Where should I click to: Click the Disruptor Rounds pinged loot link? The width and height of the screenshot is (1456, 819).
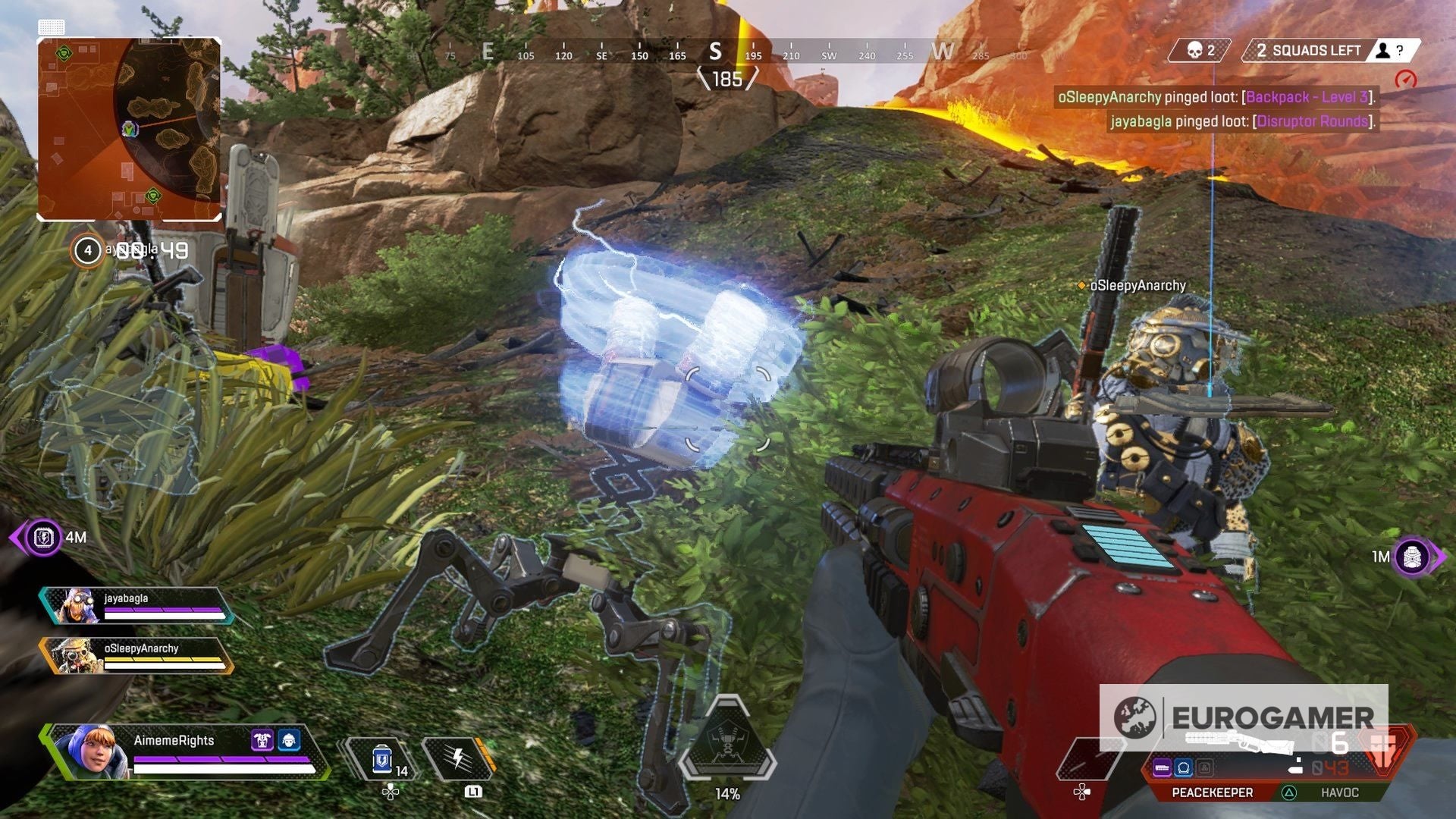[1313, 120]
